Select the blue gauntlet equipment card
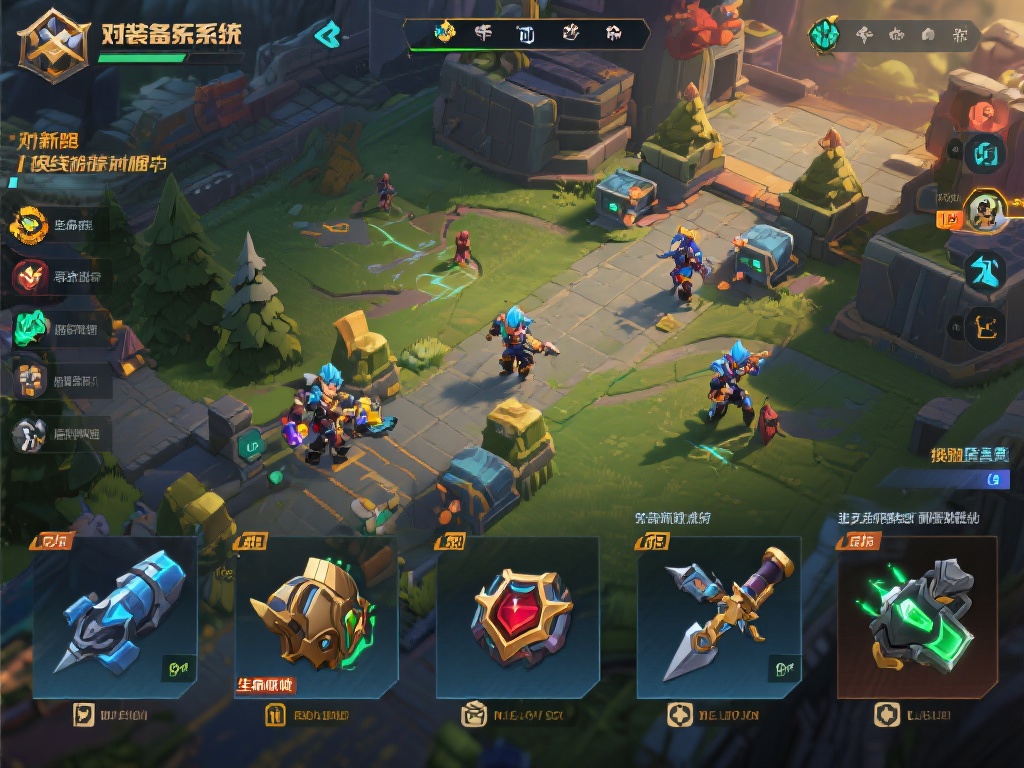Viewport: 1024px width, 768px height. (114, 616)
